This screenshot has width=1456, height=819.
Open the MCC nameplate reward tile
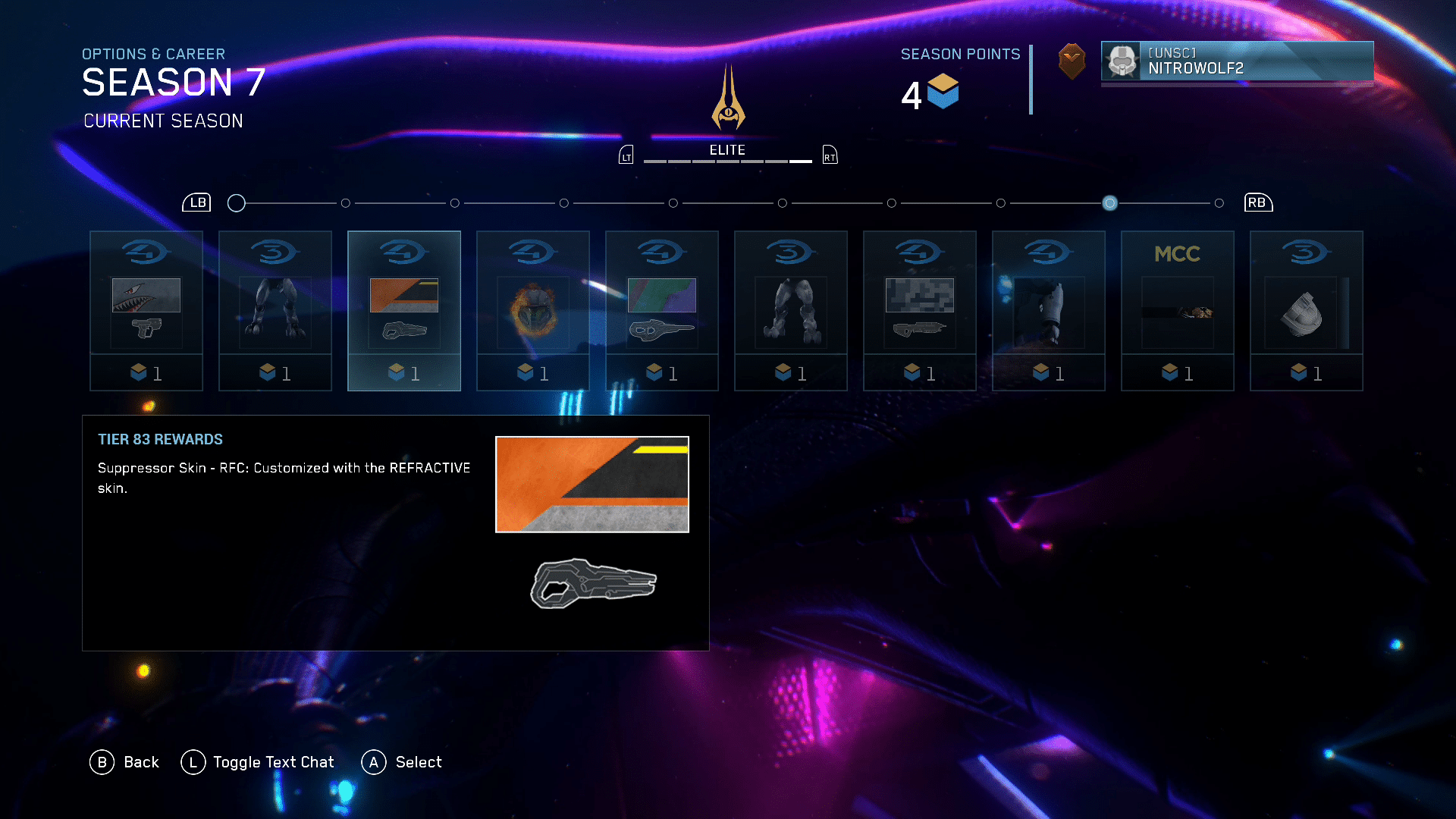[x=1178, y=311]
